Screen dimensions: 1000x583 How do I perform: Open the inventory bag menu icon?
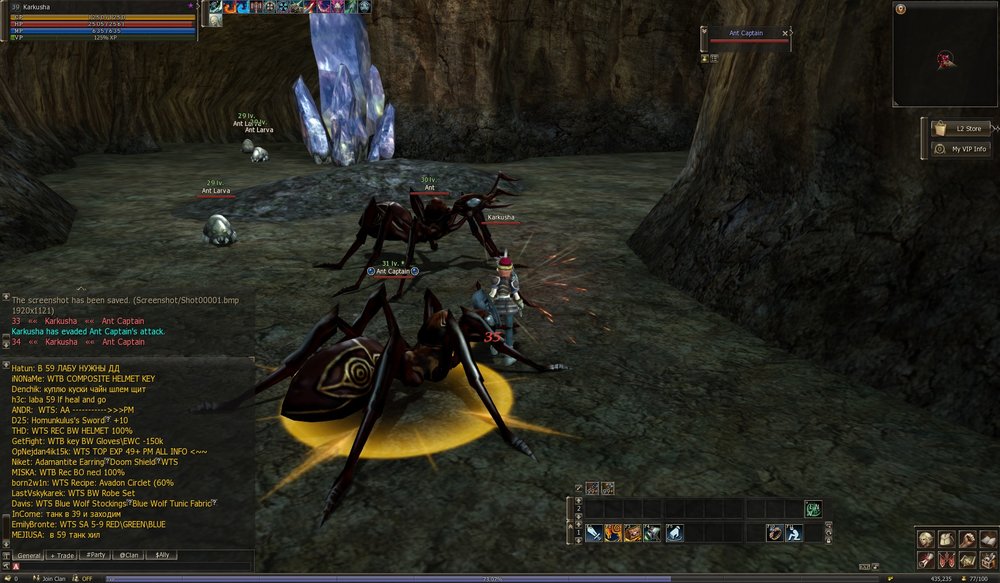[946, 539]
